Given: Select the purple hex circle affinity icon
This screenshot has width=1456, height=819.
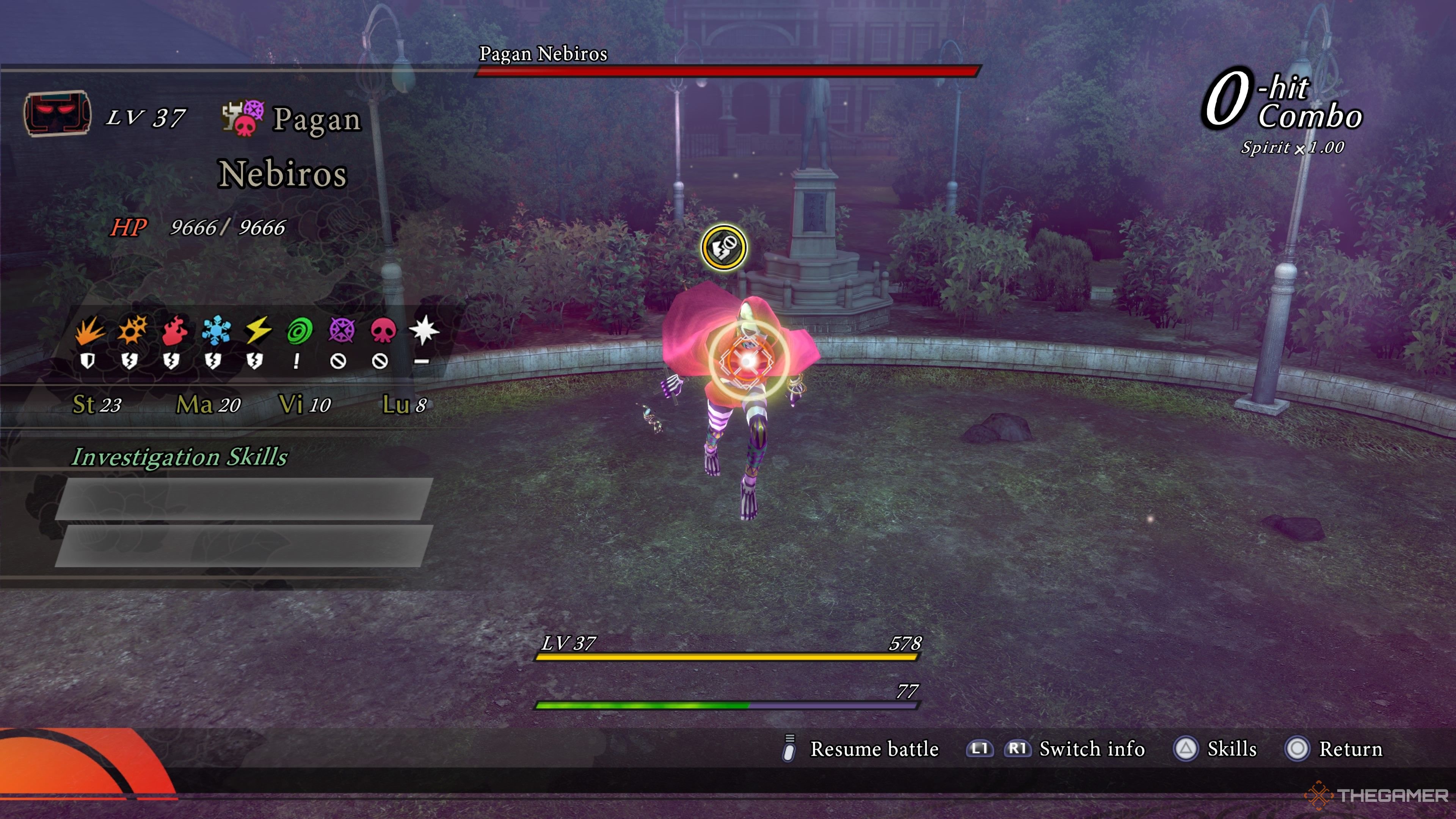Looking at the screenshot, I should (x=341, y=331).
